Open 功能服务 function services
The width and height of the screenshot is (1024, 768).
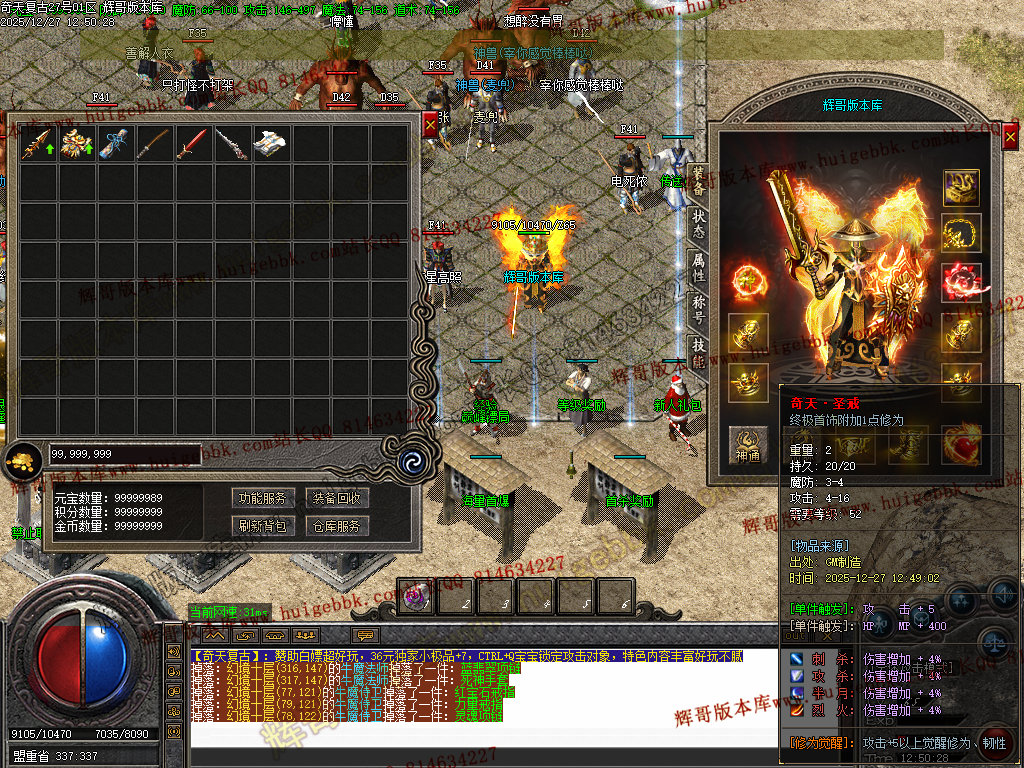[x=262, y=498]
